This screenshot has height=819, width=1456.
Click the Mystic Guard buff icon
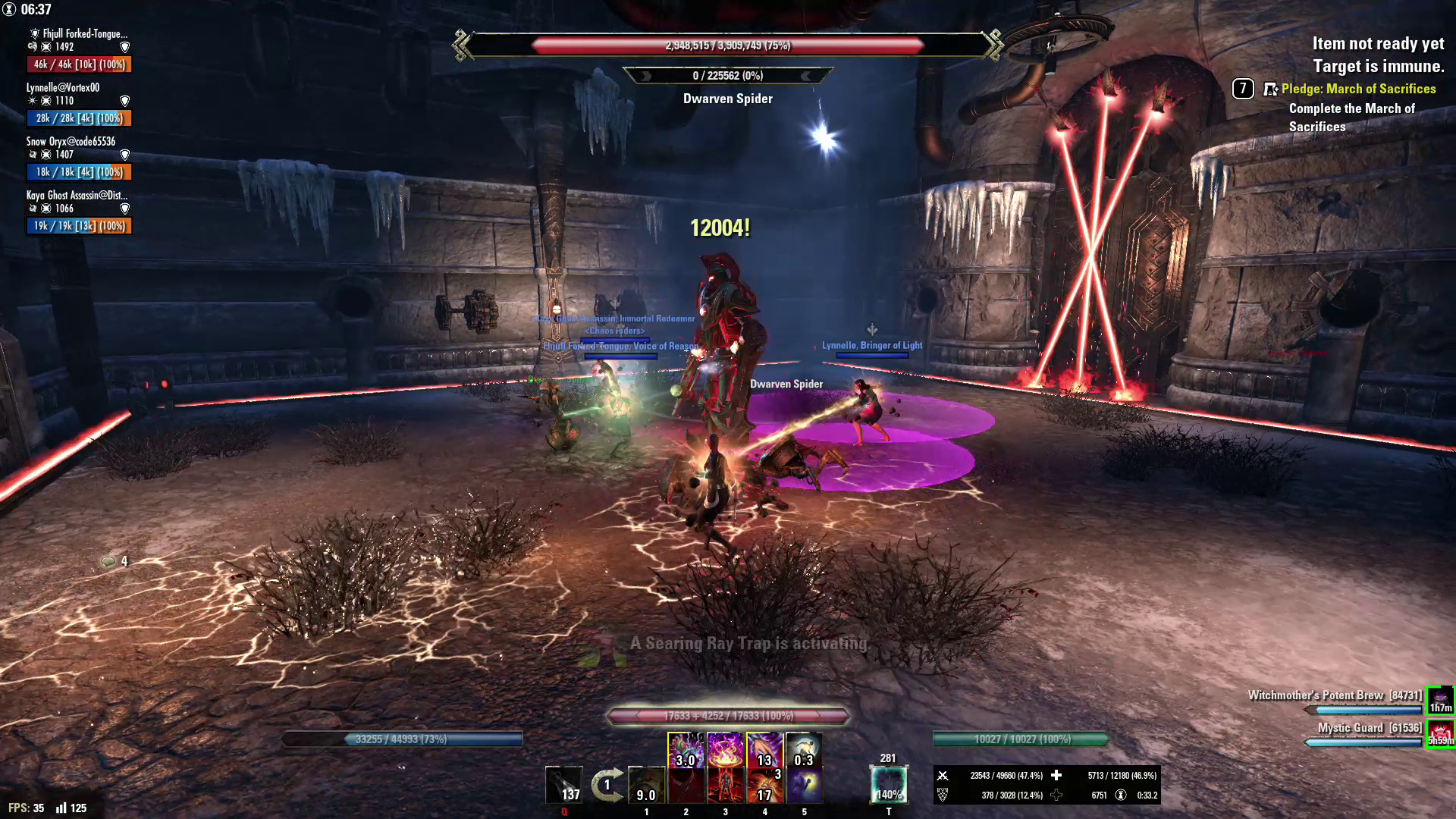coord(1440,733)
